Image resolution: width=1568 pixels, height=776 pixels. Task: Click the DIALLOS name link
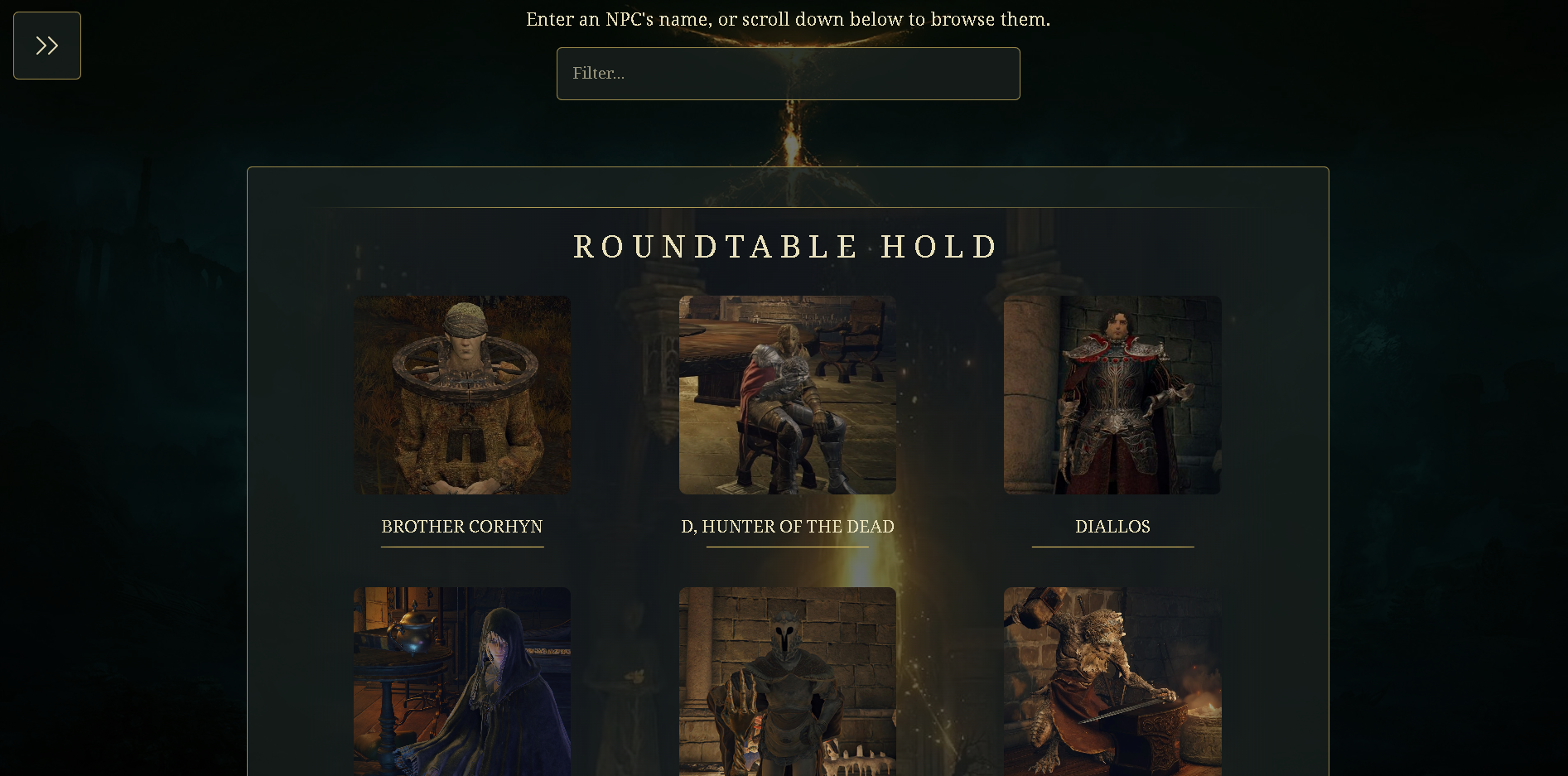[1112, 527]
